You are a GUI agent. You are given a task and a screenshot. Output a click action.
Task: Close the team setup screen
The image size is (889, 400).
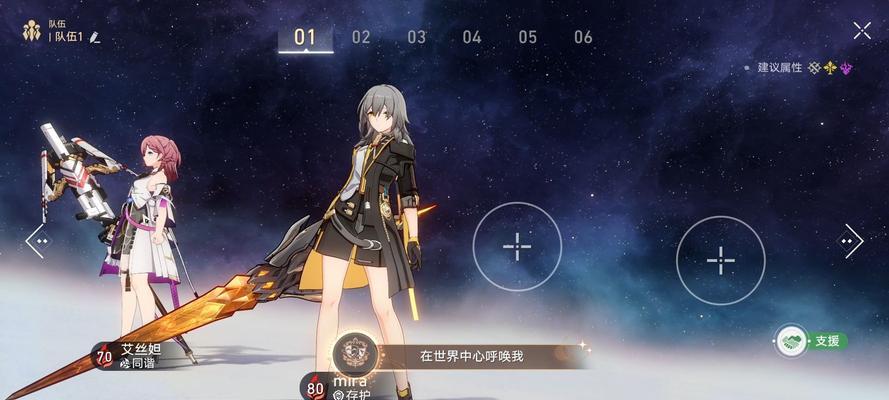click(x=862, y=31)
